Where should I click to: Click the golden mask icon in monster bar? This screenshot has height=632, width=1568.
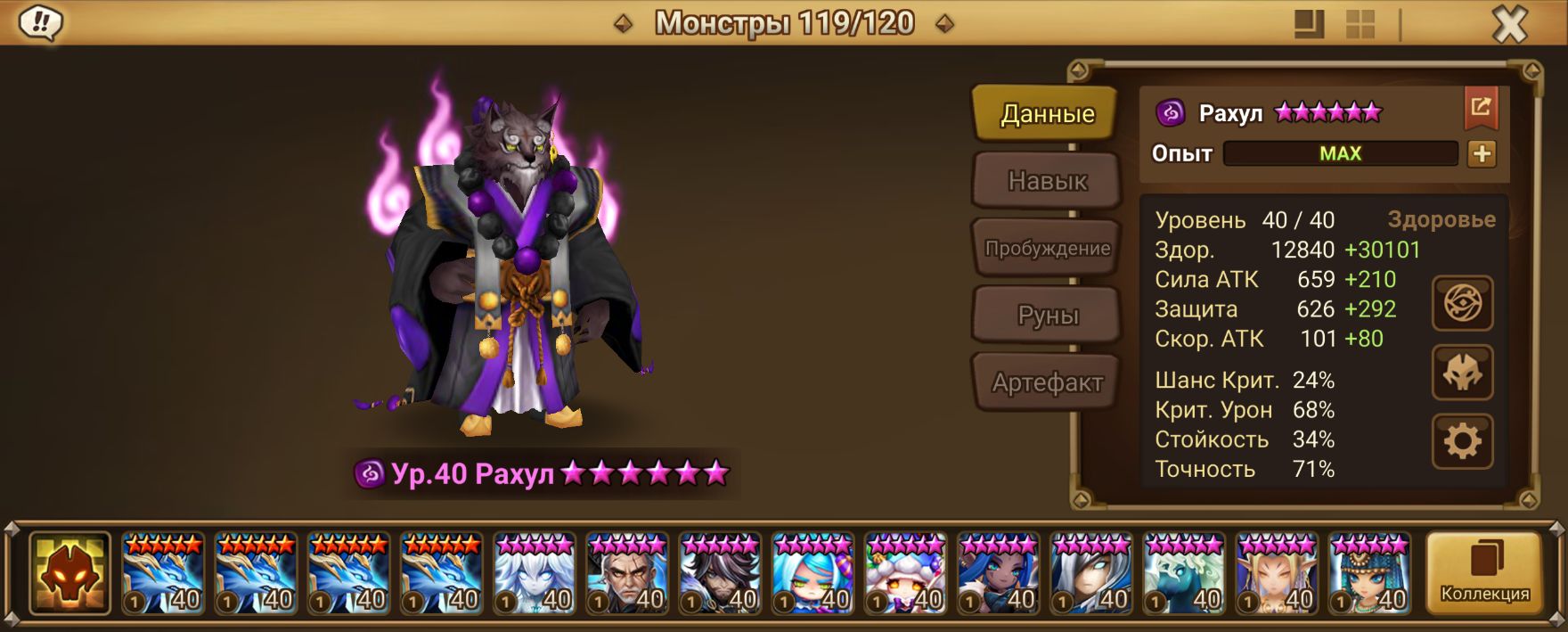coord(69,573)
